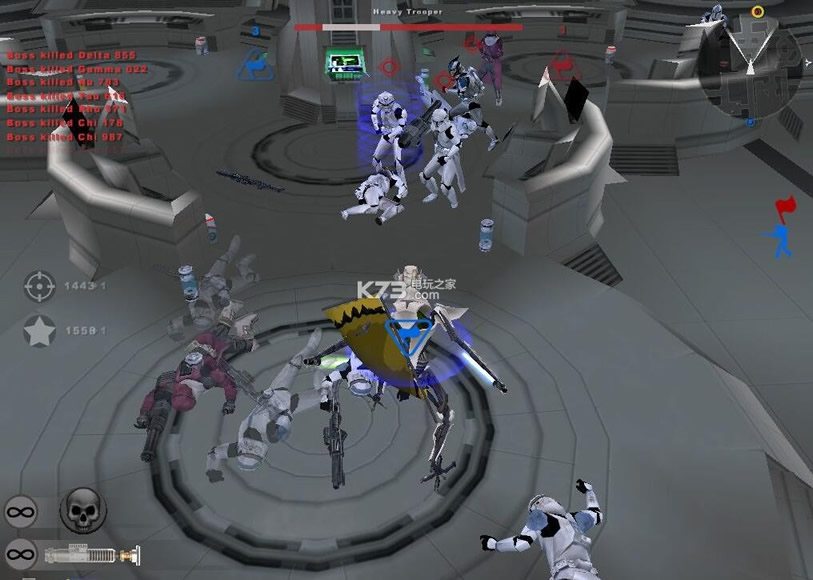Choose the lightsaber weapon icon
This screenshot has width=813, height=580.
coord(91,553)
